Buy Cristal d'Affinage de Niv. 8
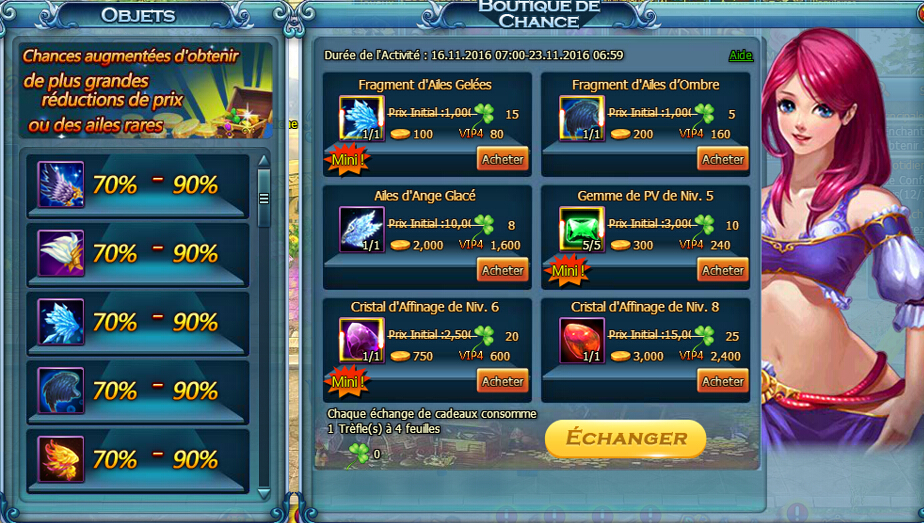 722,381
